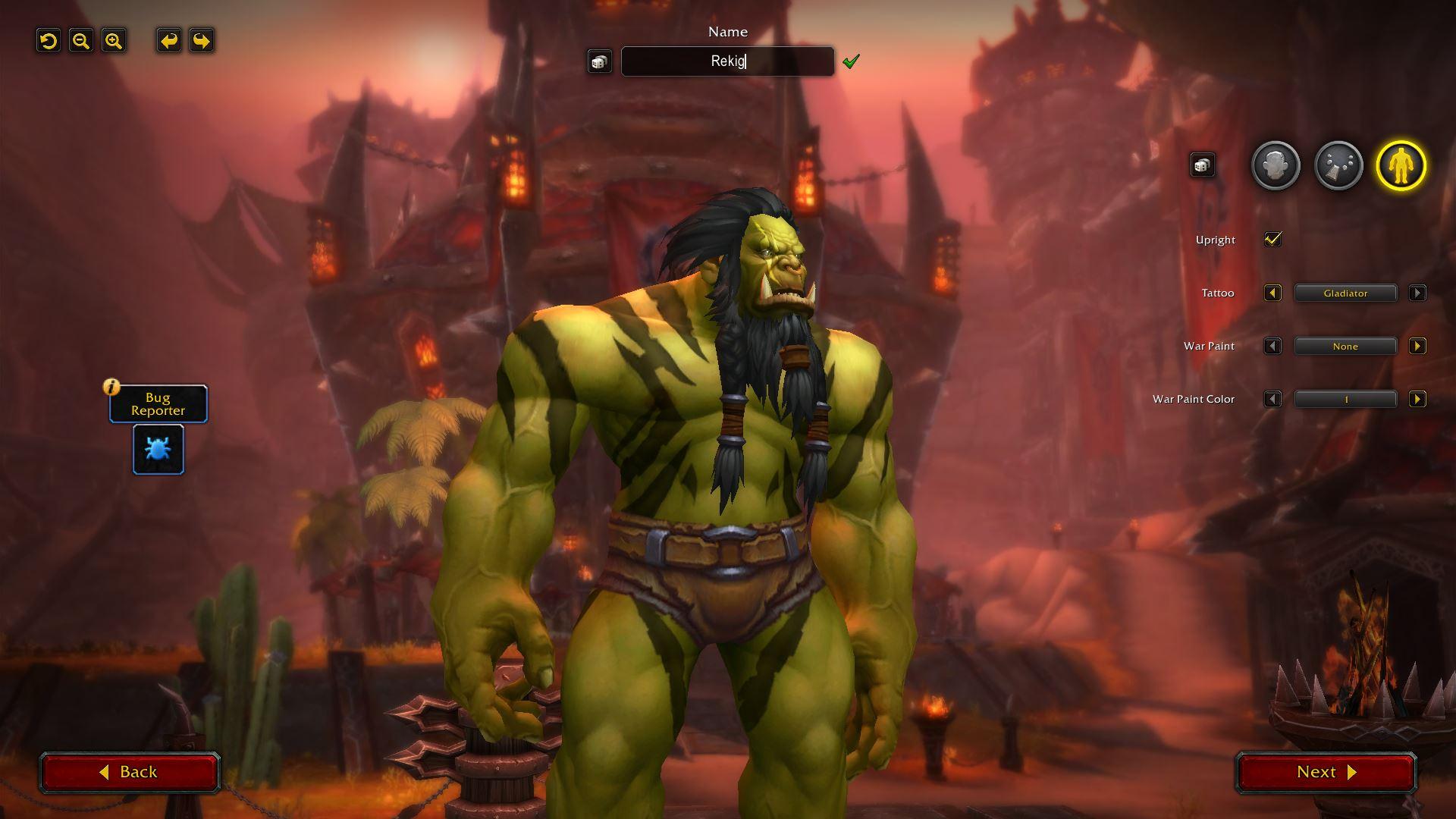Open the Gladiator tattoo dropdown

[x=1345, y=293]
